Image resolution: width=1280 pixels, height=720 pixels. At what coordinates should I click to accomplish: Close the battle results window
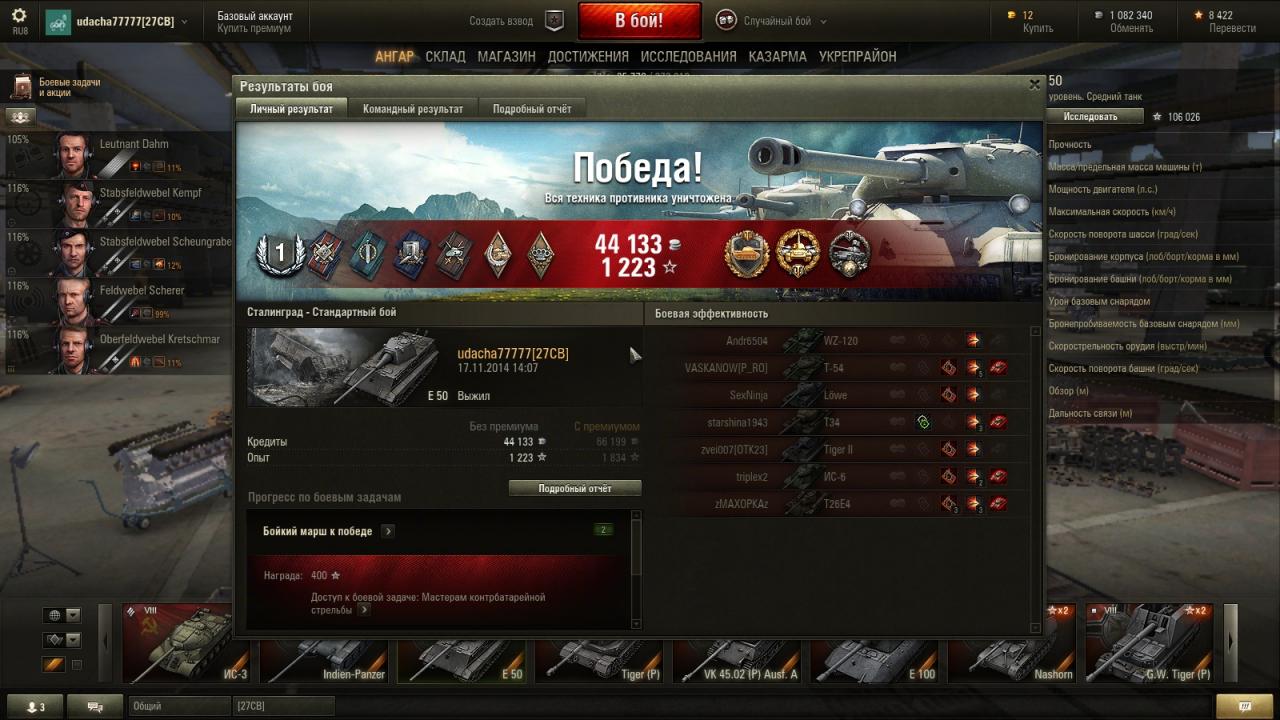tap(1035, 85)
